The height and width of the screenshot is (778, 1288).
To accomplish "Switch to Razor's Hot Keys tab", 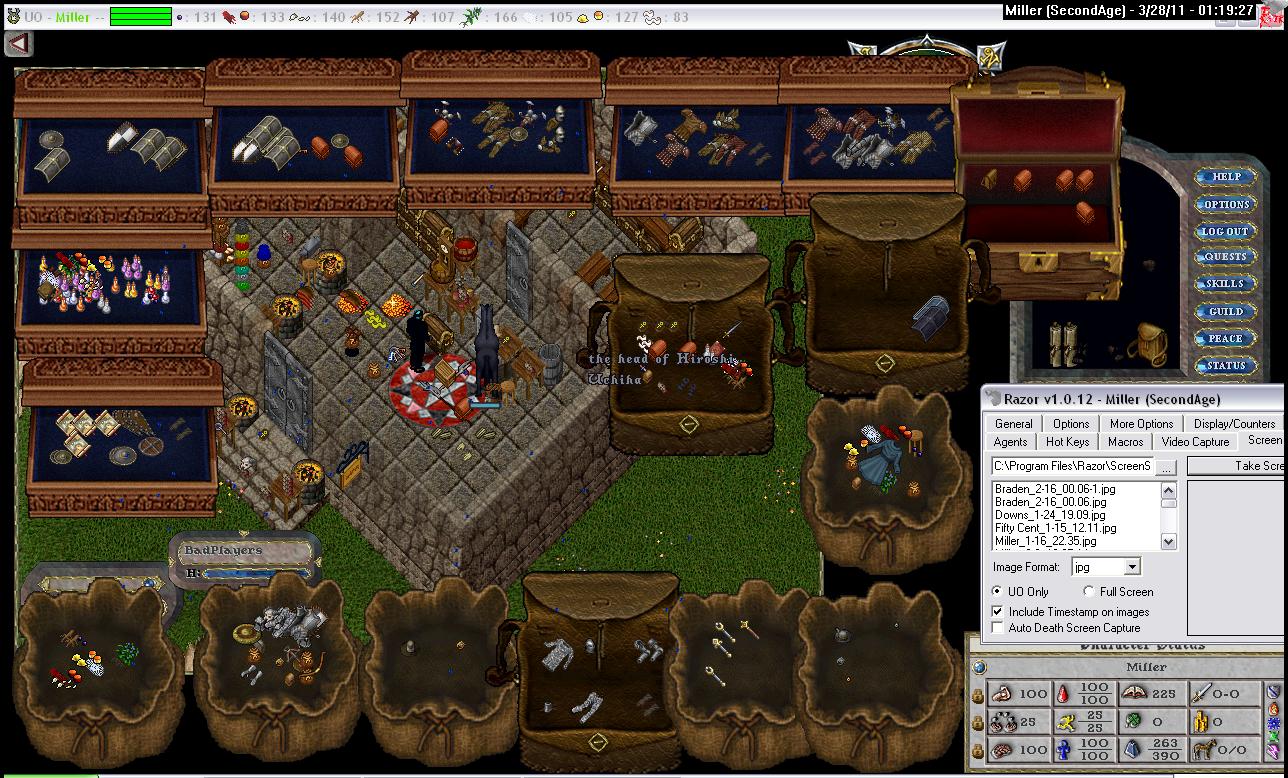I will (x=1067, y=442).
